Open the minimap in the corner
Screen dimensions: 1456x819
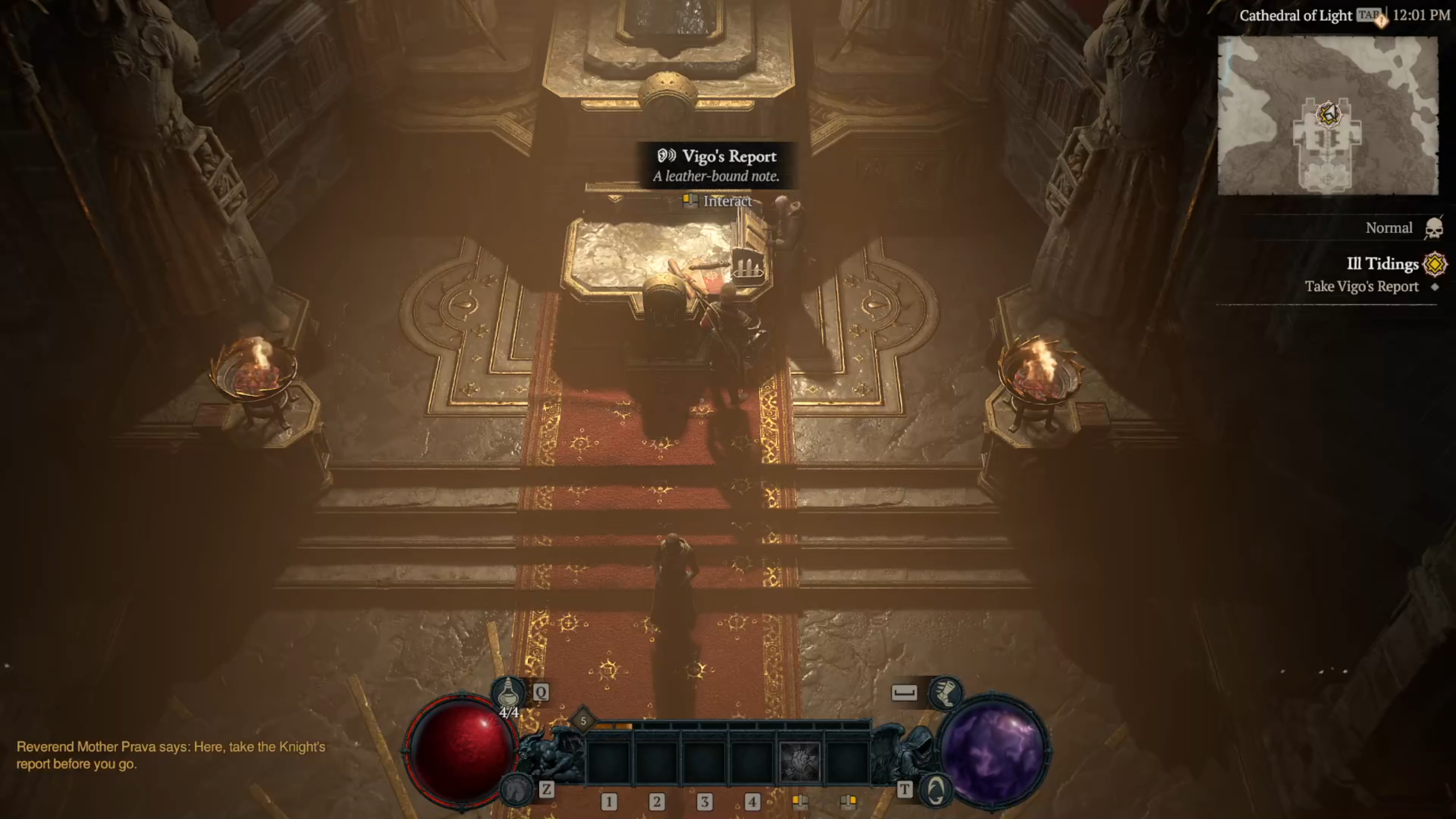coord(1327,115)
